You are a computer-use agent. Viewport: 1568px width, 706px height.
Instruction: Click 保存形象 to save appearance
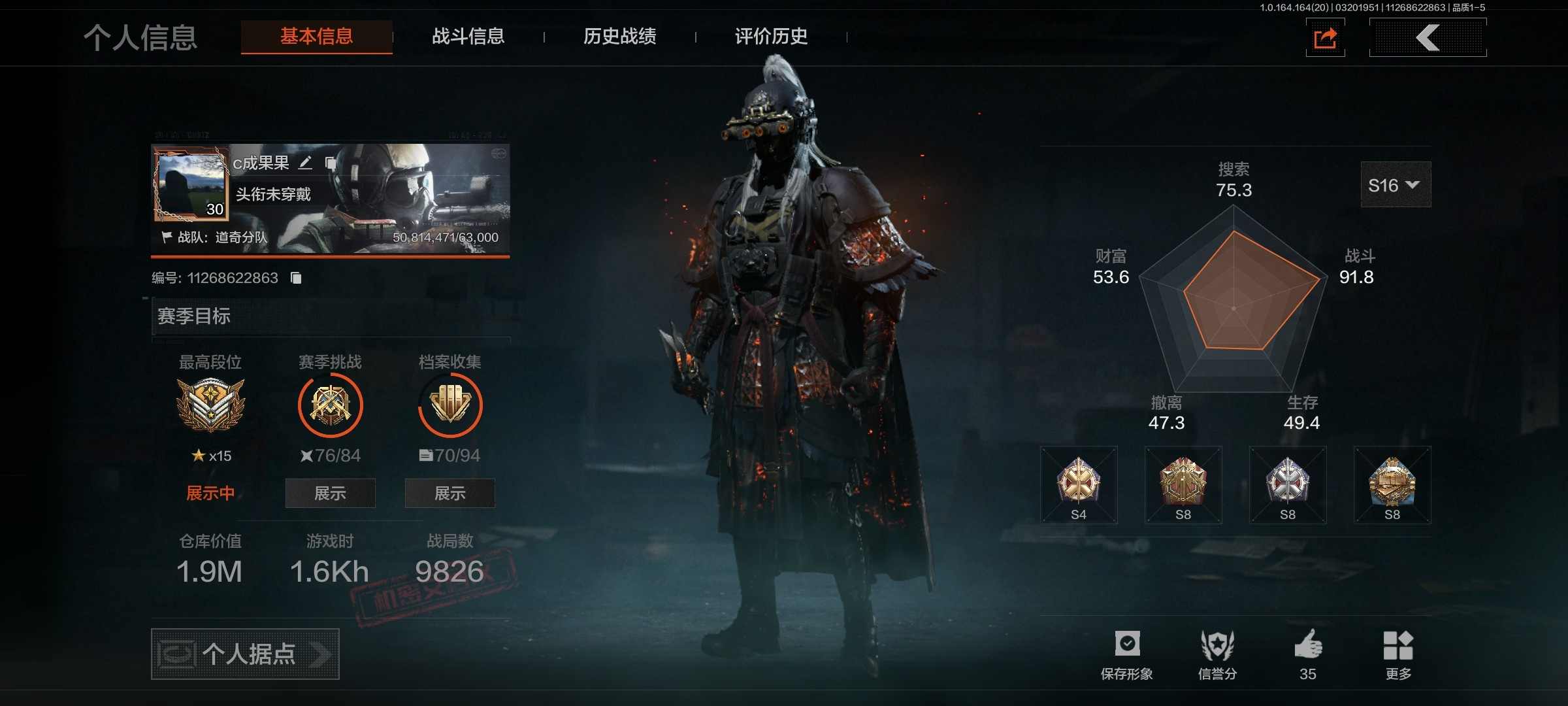pos(1127,654)
